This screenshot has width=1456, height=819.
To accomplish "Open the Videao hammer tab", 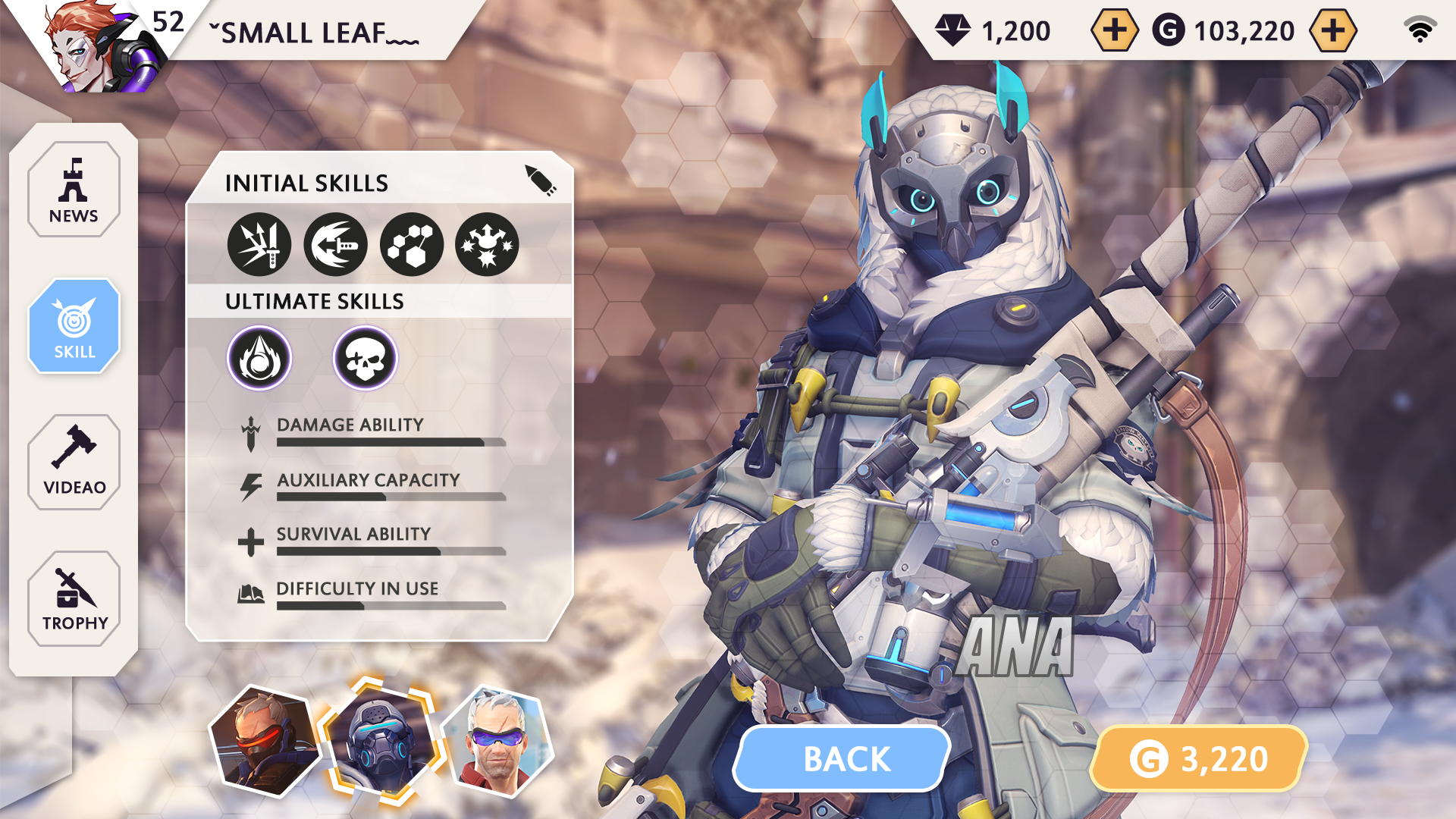I will [74, 462].
